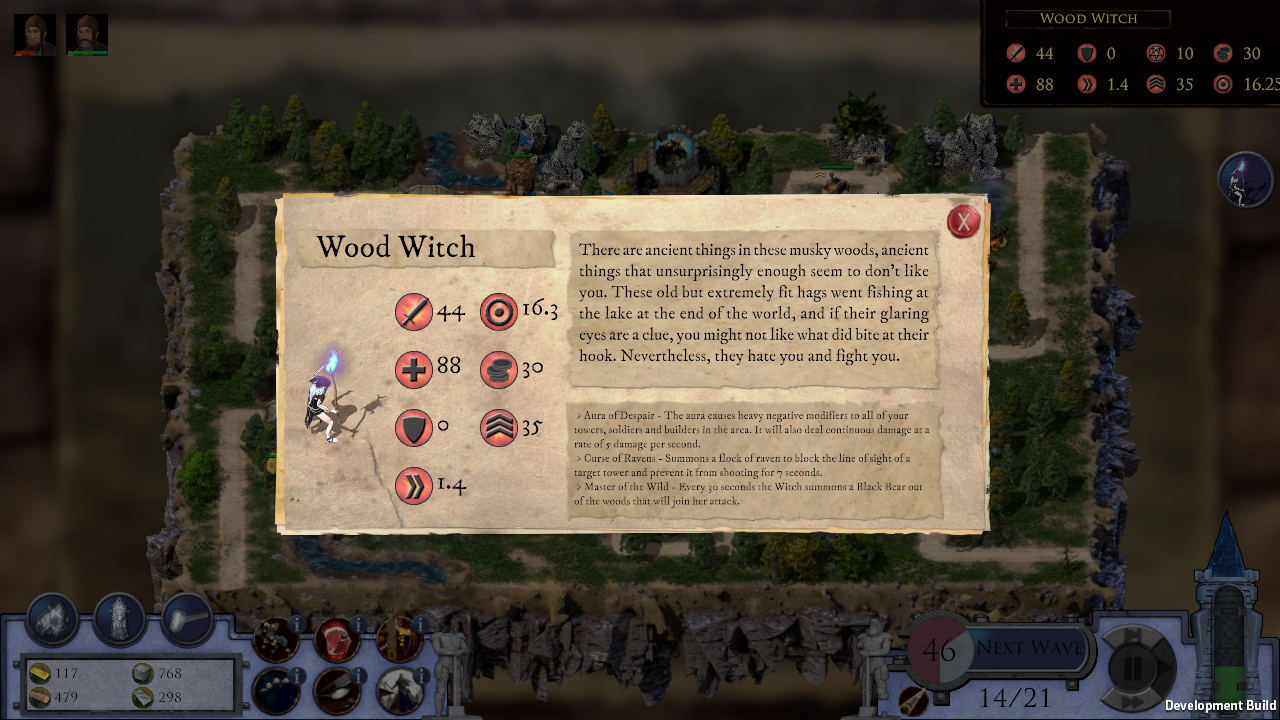Select the second hero portrait with green bar
Image resolution: width=1280 pixels, height=720 pixels.
point(87,35)
